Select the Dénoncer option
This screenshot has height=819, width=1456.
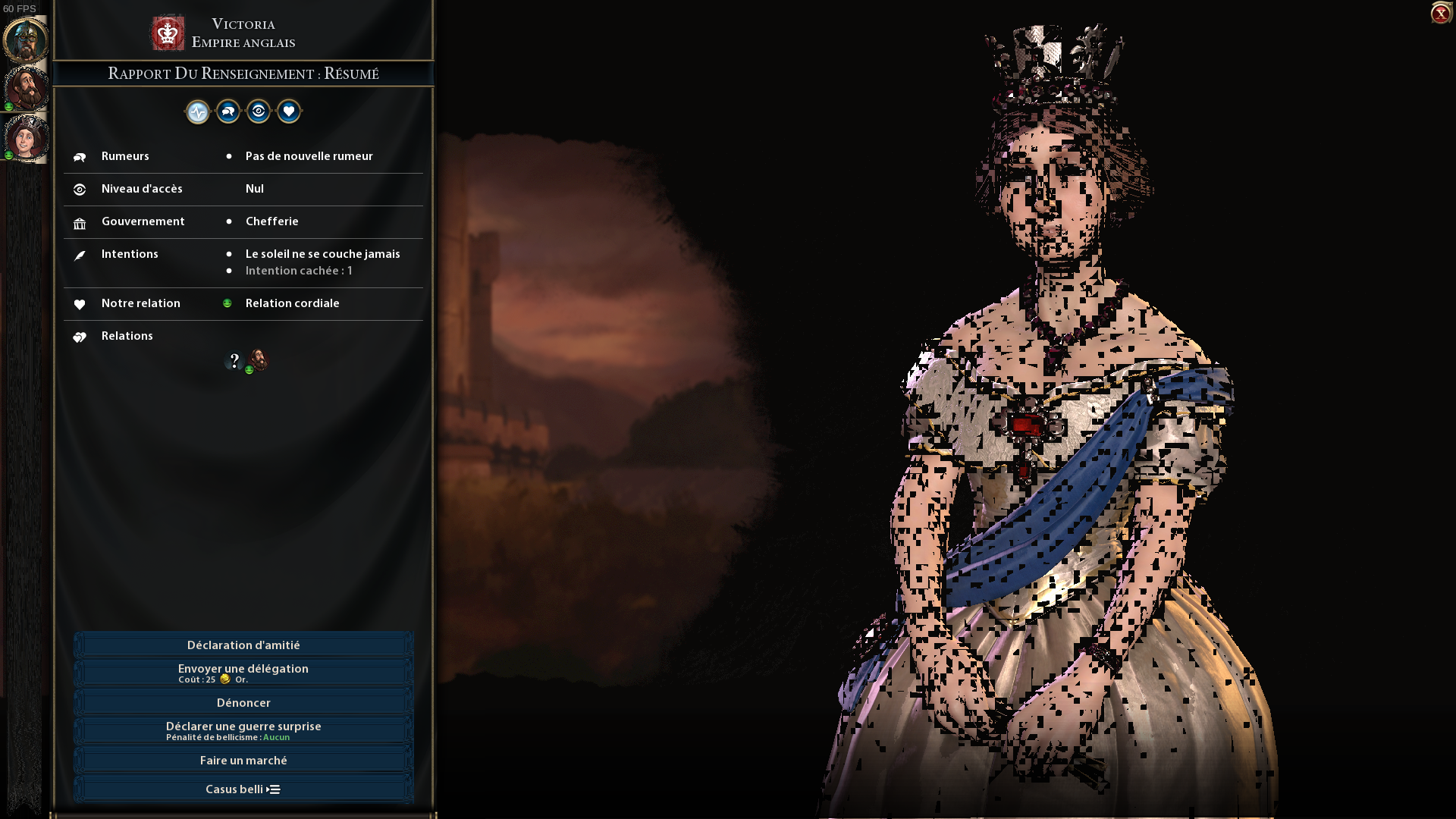(243, 703)
